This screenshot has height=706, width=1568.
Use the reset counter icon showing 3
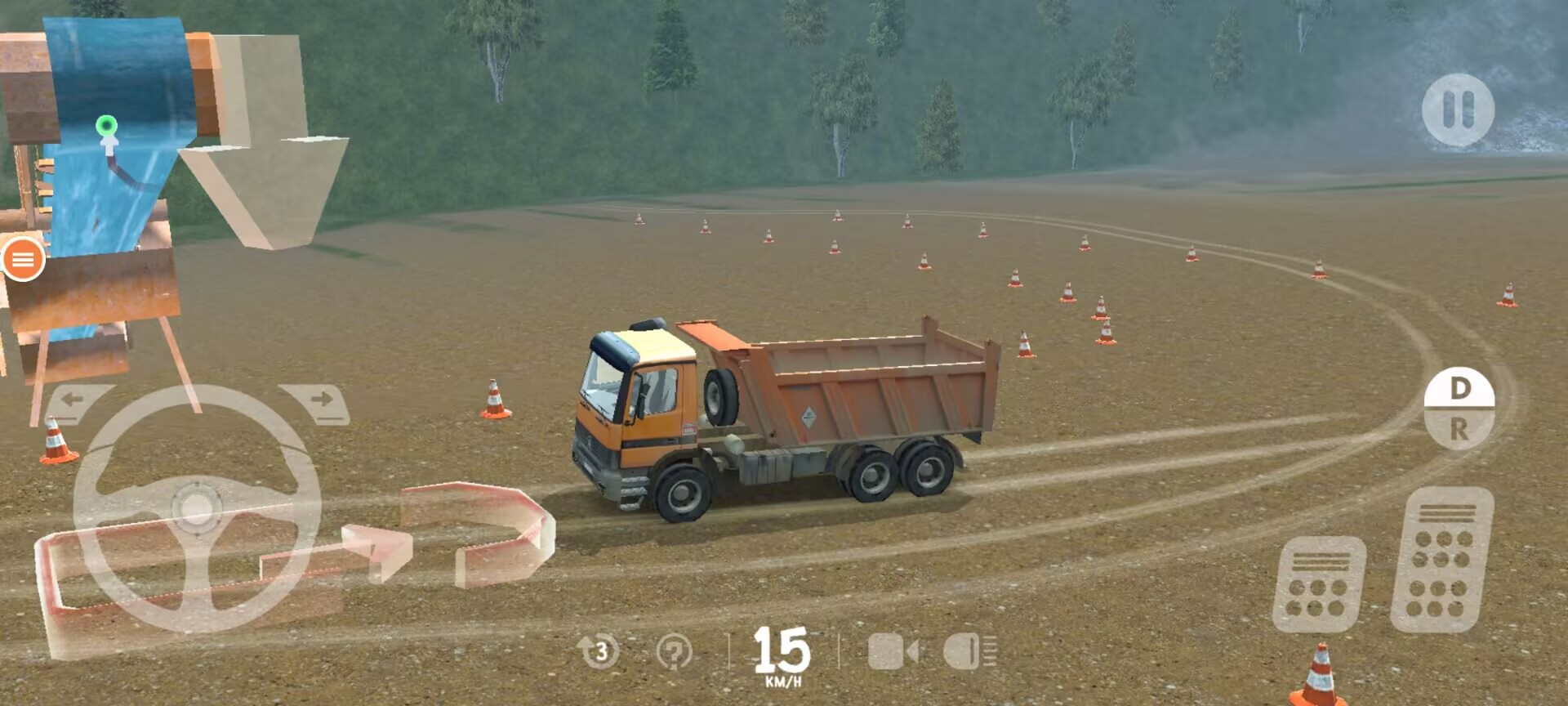(599, 651)
